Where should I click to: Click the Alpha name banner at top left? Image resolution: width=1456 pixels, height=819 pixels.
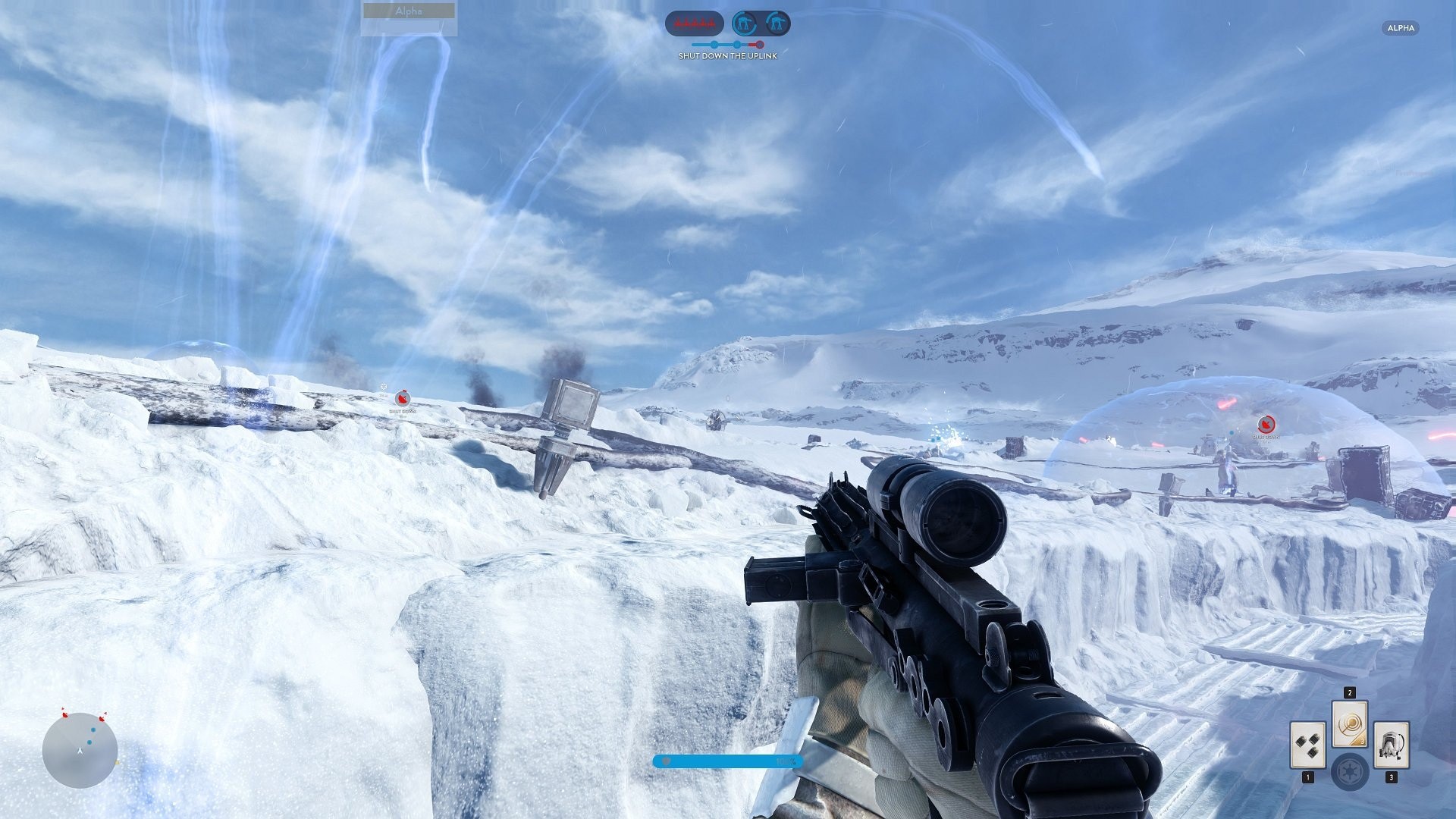click(407, 11)
